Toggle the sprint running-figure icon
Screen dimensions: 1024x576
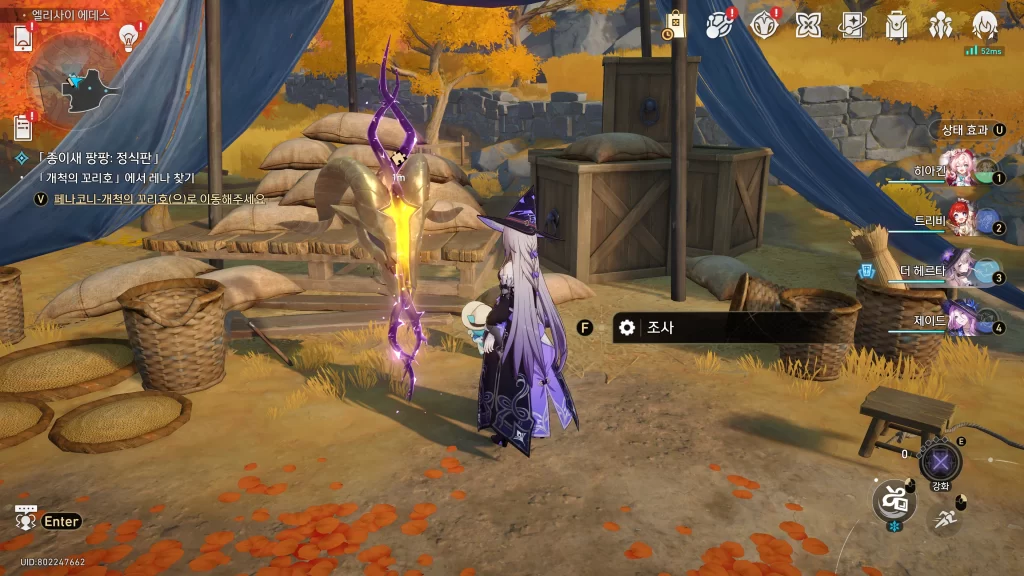(x=945, y=518)
